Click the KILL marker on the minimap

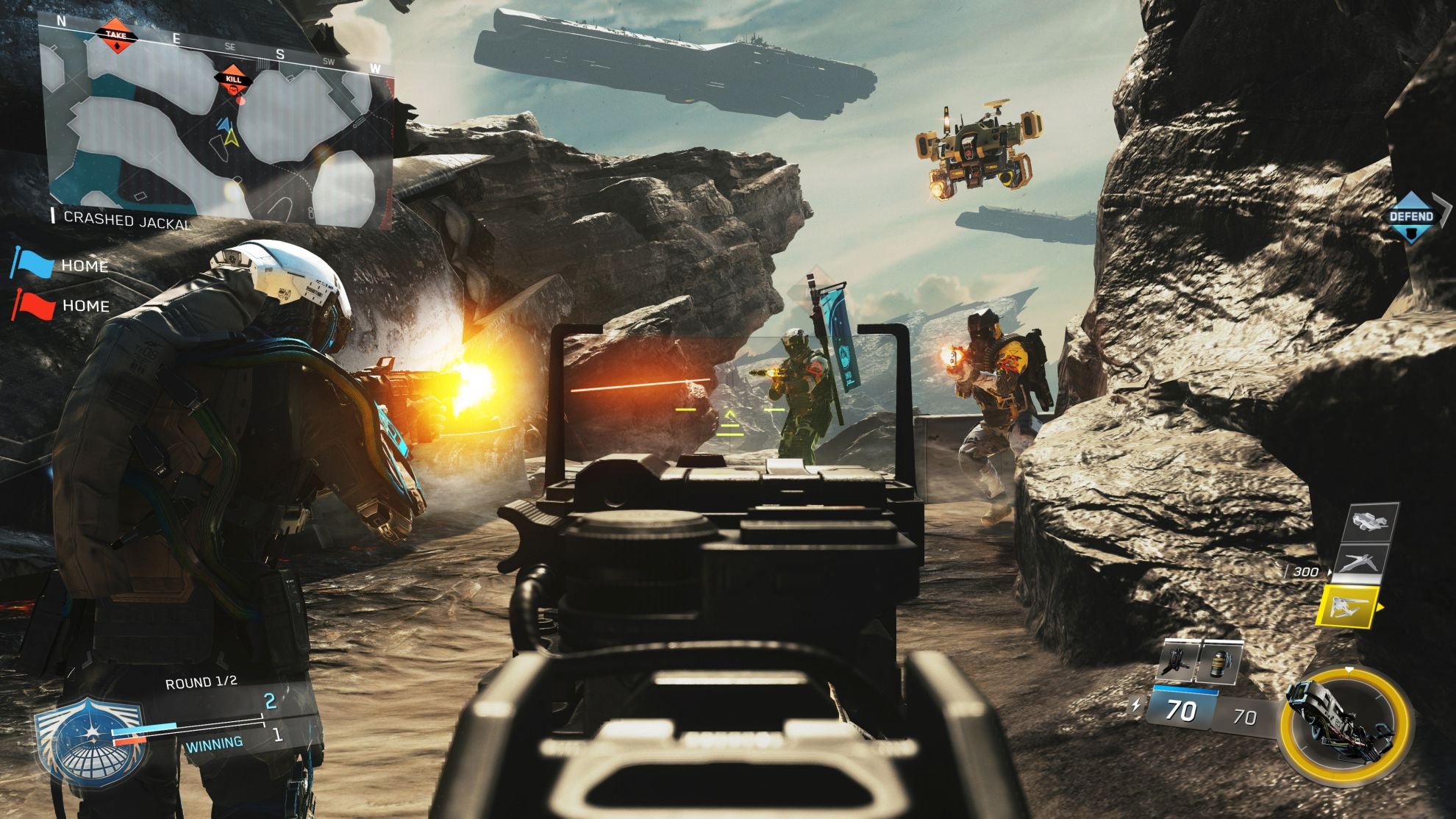tap(232, 79)
